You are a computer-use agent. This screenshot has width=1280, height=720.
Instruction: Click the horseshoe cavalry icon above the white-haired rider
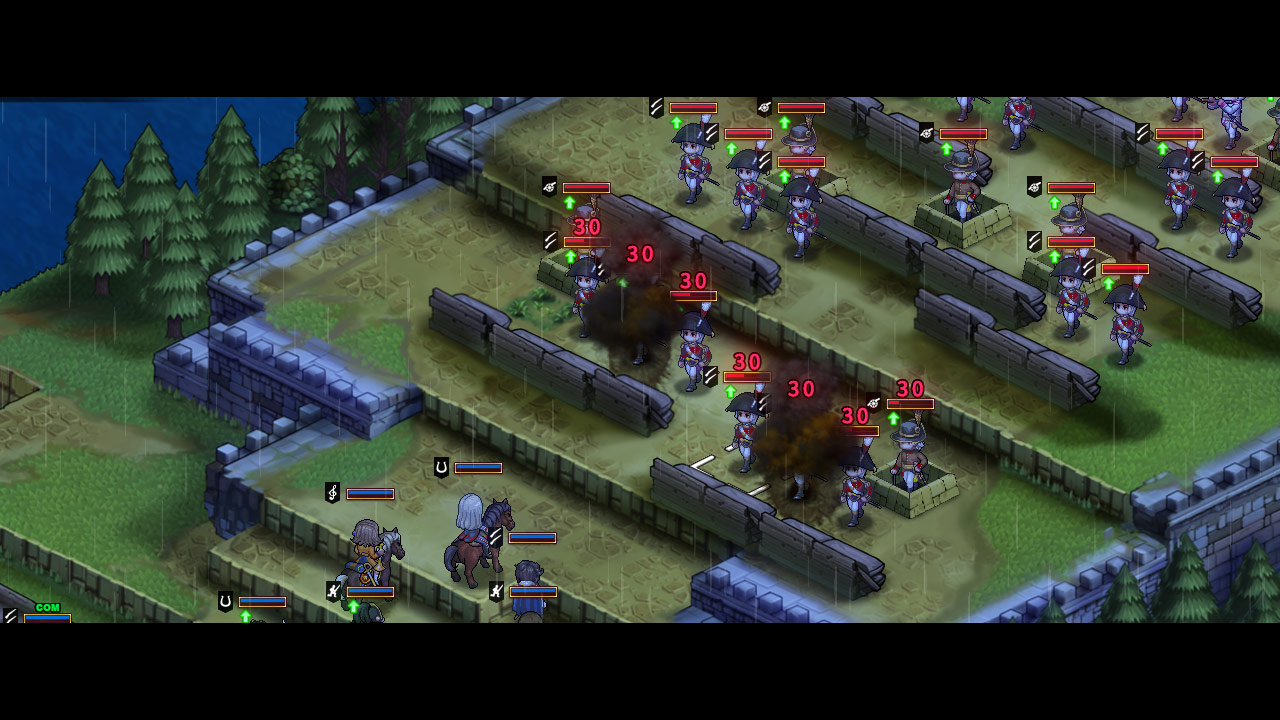click(441, 466)
